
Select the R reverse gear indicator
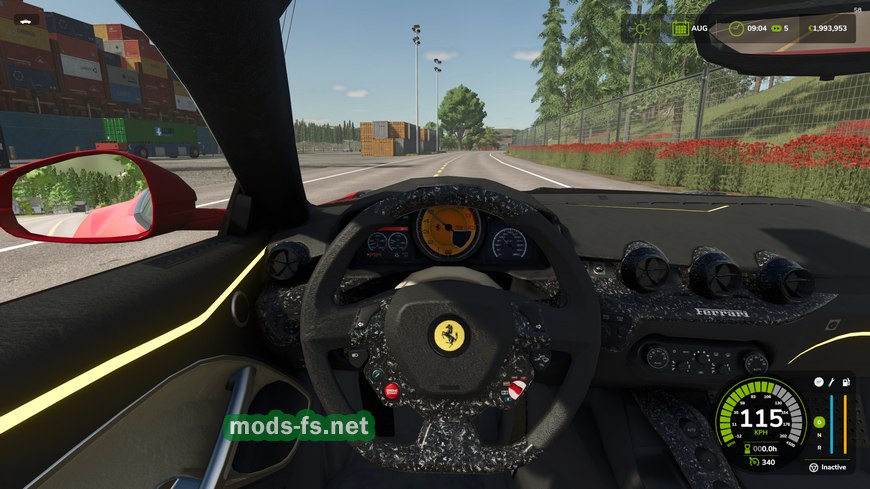pyautogui.click(x=819, y=446)
